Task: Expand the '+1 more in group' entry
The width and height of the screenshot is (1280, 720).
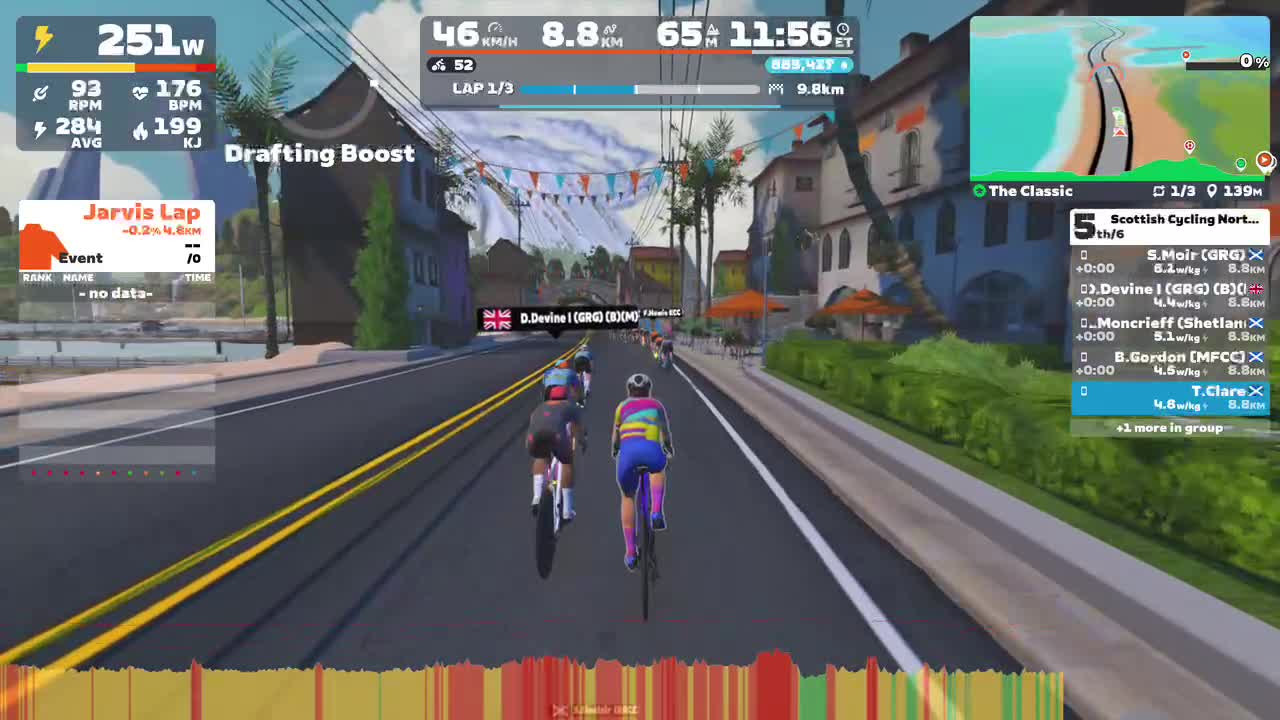Action: pyautogui.click(x=1170, y=428)
